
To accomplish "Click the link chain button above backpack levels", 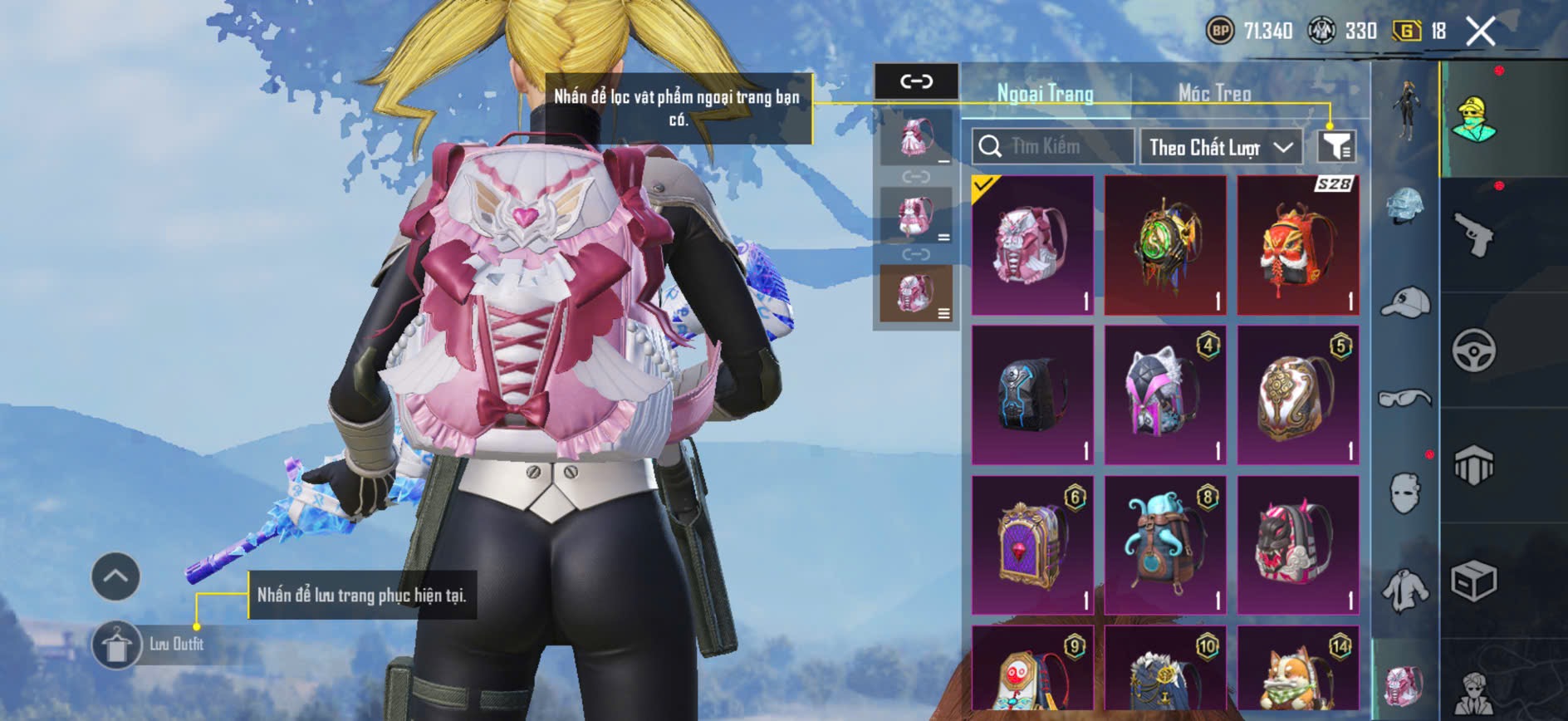I will (x=916, y=81).
